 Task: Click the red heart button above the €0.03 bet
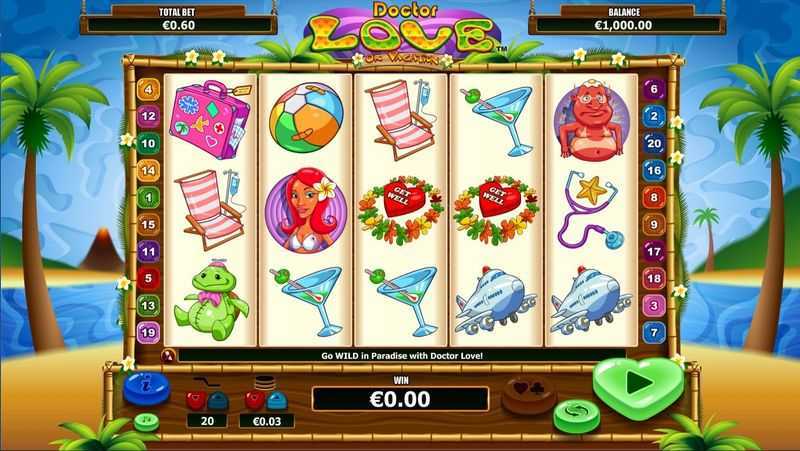(254, 400)
